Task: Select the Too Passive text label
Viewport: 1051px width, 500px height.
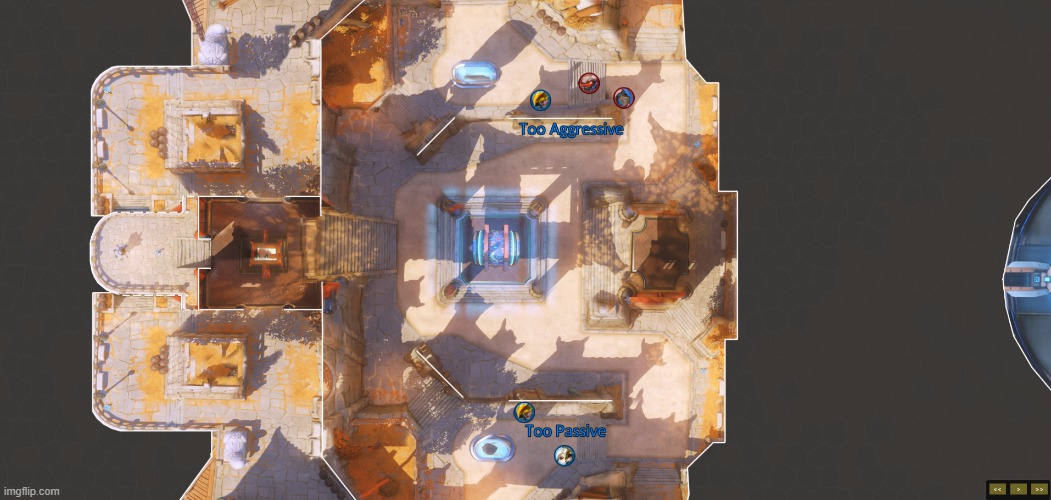Action: [565, 431]
